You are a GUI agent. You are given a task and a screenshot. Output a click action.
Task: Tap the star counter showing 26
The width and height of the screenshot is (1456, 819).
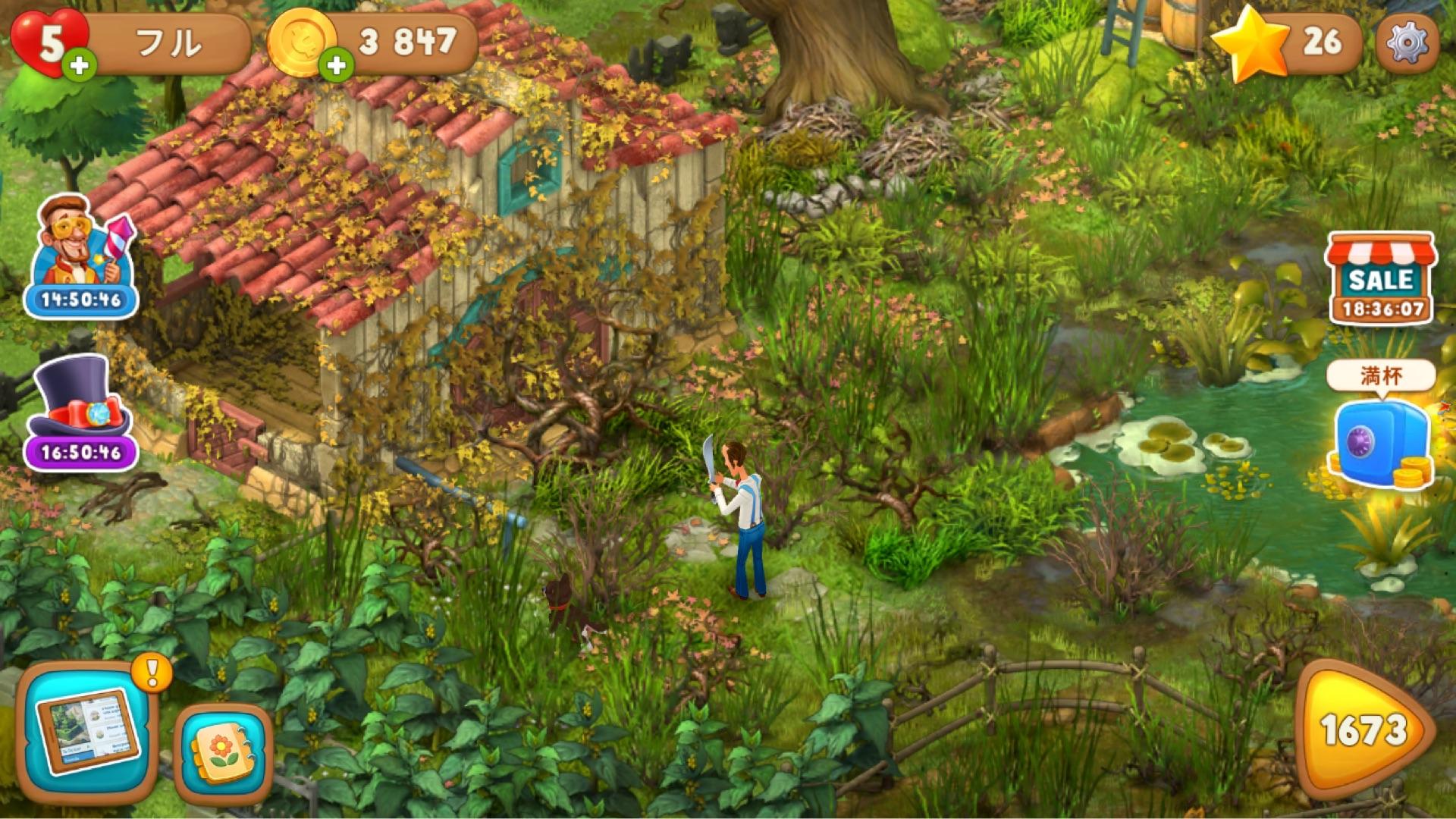point(1289,42)
